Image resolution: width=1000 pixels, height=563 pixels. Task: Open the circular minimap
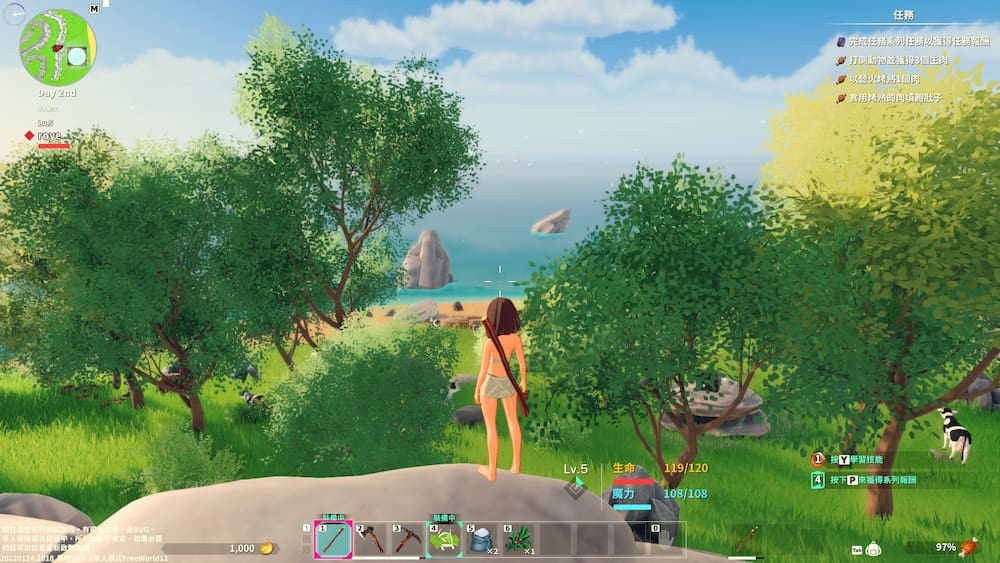58,46
